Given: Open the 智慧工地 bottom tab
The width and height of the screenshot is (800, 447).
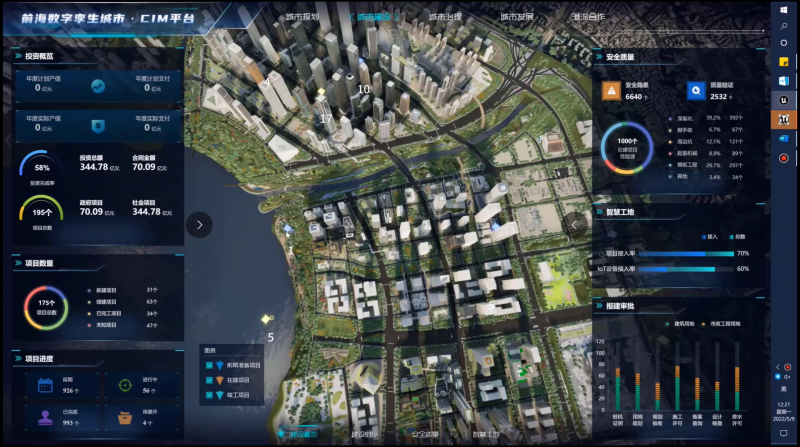Looking at the screenshot, I should [487, 435].
